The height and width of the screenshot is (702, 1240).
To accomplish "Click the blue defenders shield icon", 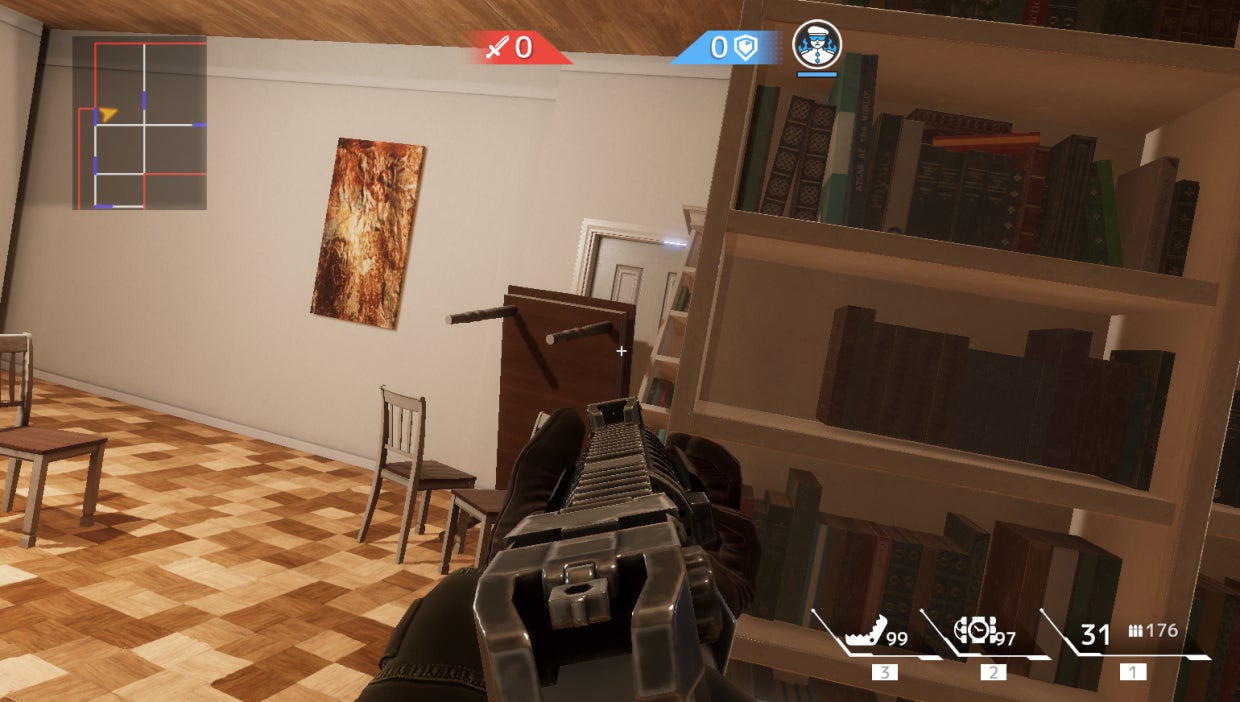I will coord(746,47).
